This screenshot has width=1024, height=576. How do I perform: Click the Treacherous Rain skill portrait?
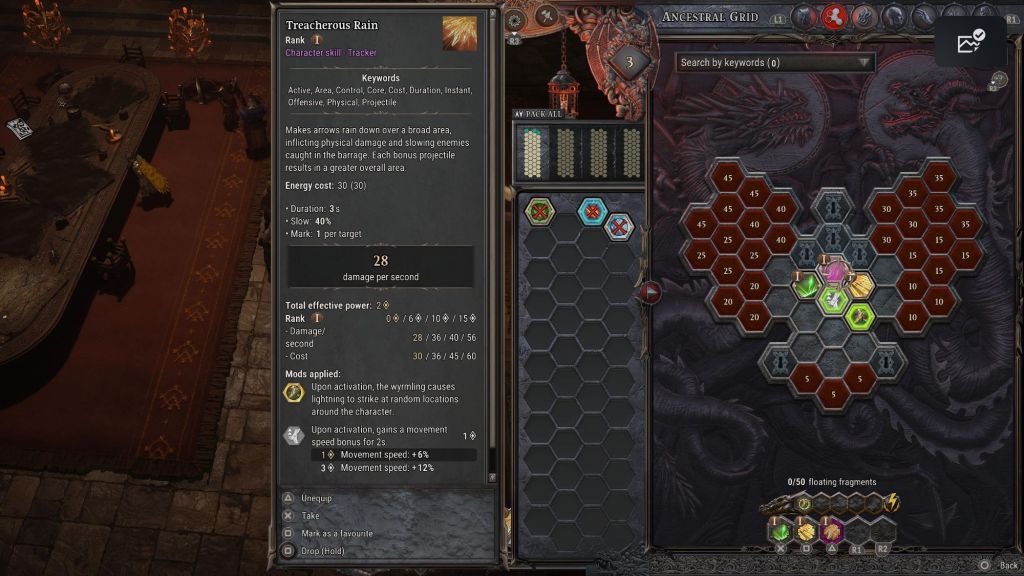pyautogui.click(x=460, y=33)
